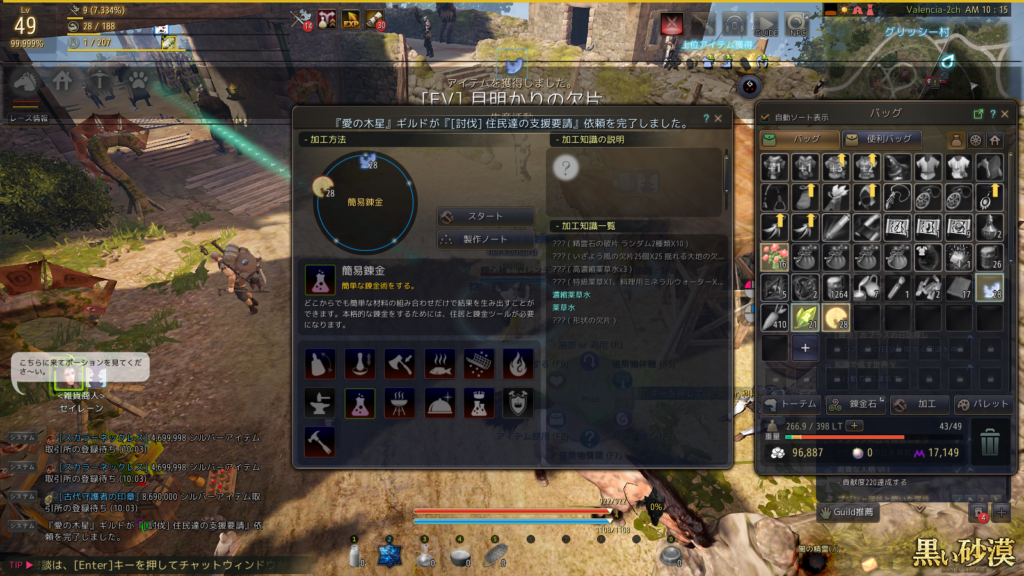Click 濃縮薬草水 in the knowledge list
This screenshot has width=1024, height=576.
571,296
